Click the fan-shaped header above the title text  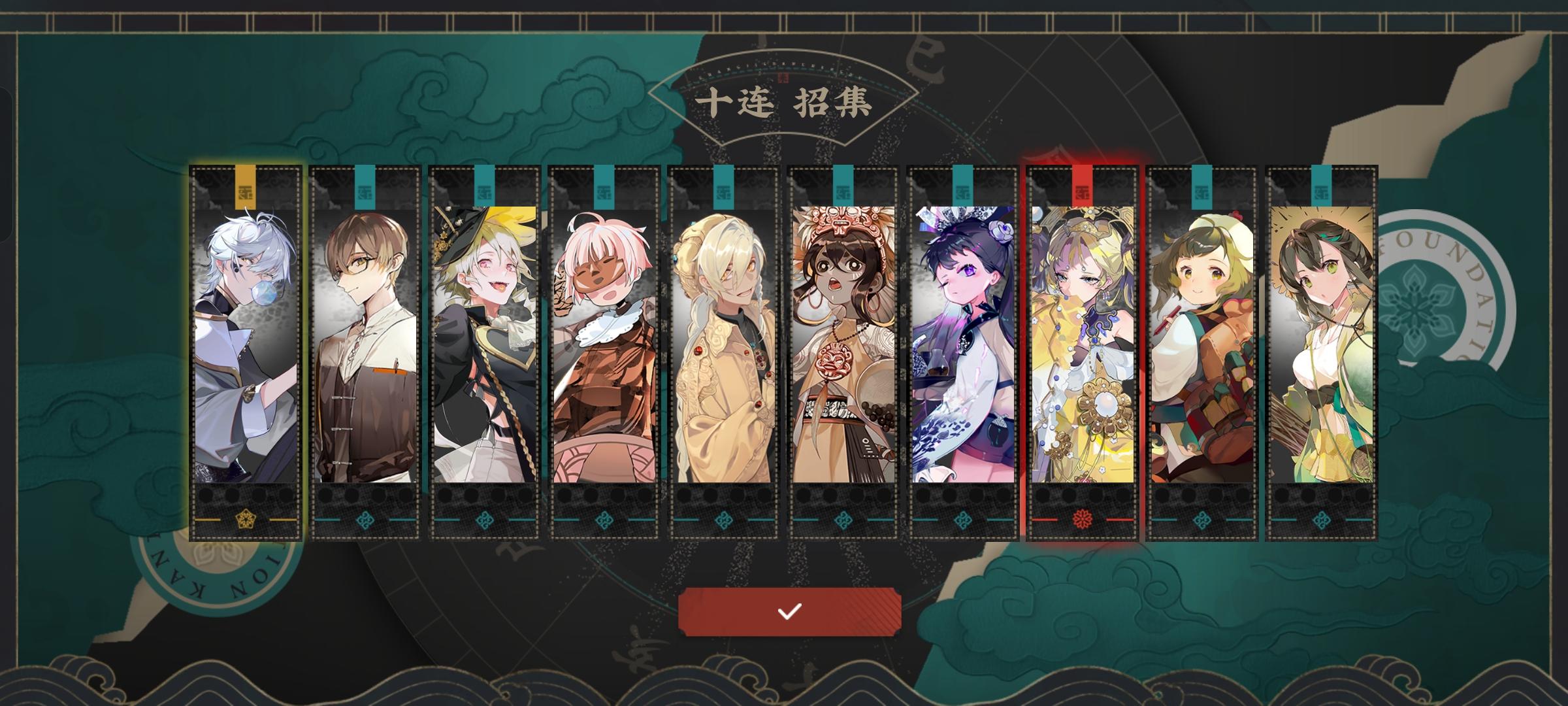(x=783, y=72)
